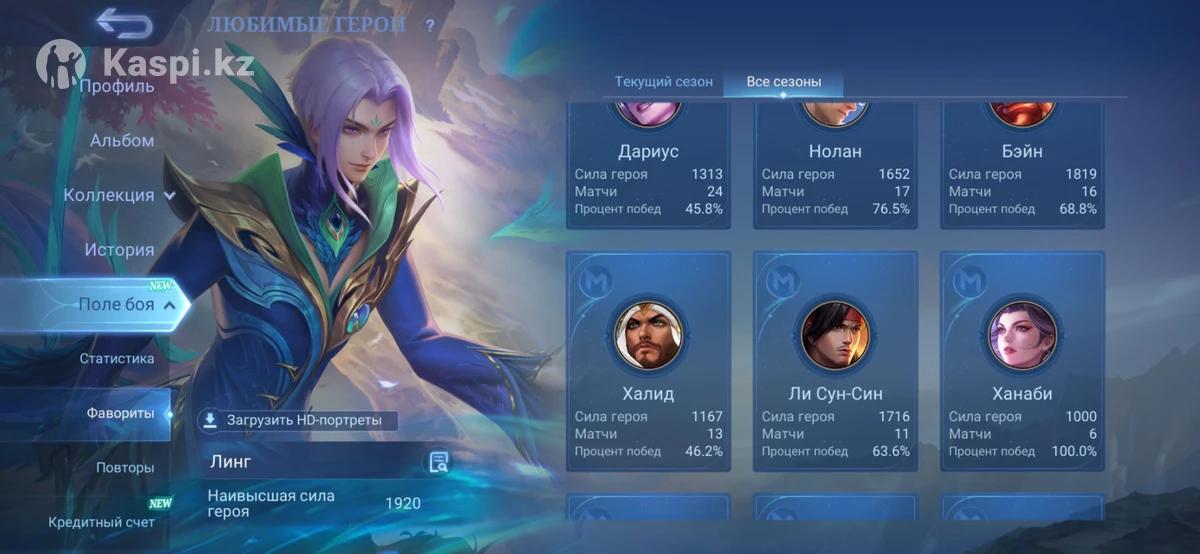Open the Профиль menu entry
1200x554 pixels.
[117, 86]
